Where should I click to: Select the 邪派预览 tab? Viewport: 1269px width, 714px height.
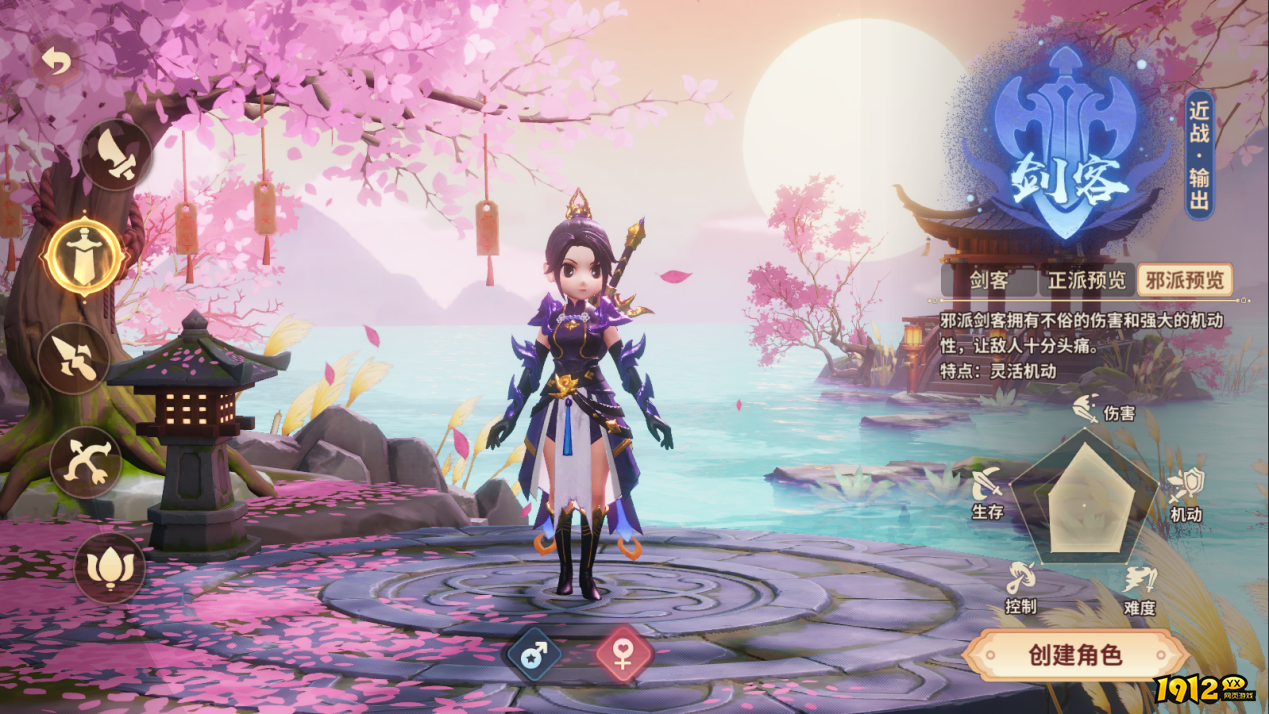(x=1184, y=280)
